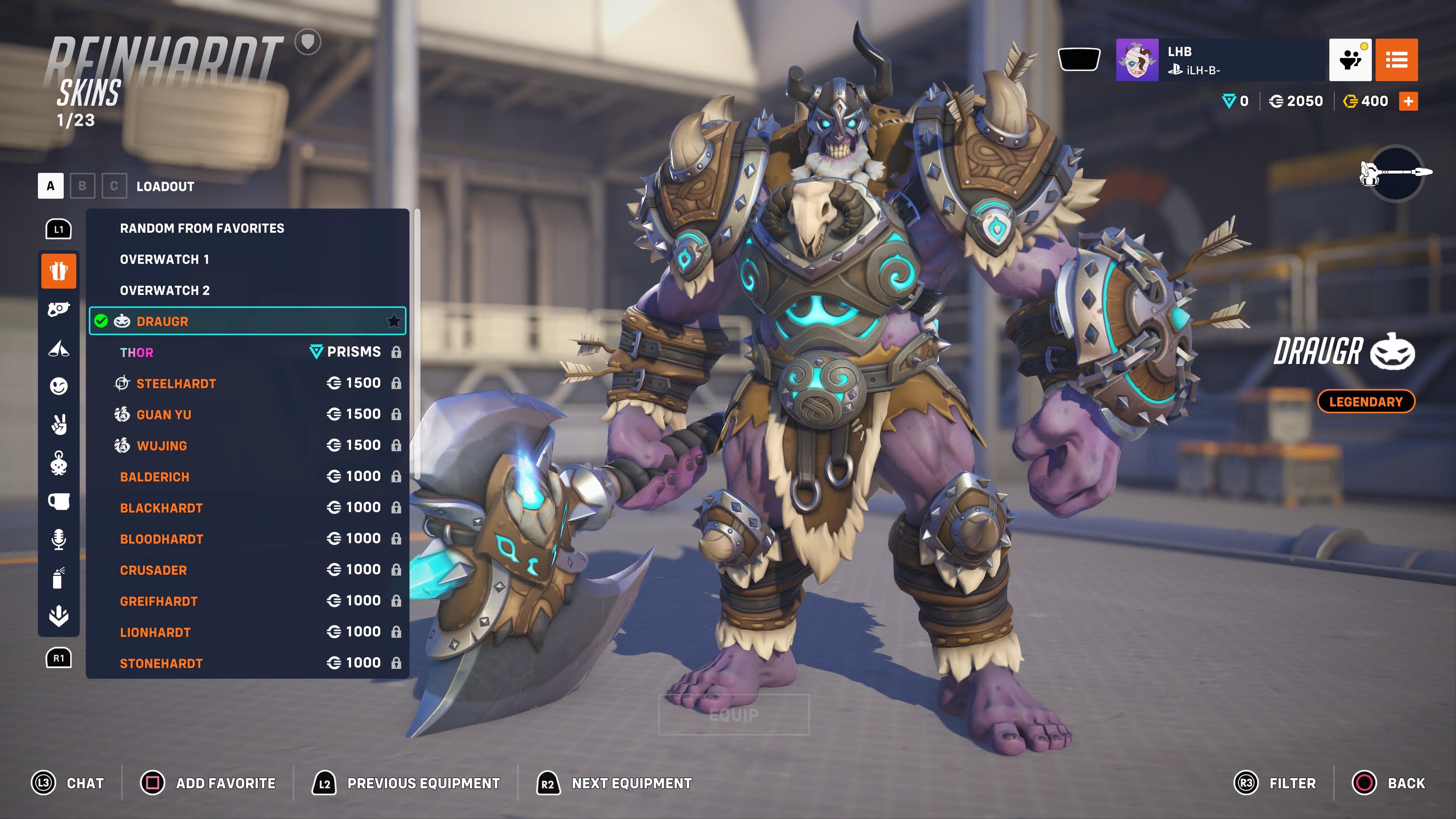This screenshot has height=819, width=1456.
Task: Toggle the favorite star on Draugr
Action: click(394, 321)
